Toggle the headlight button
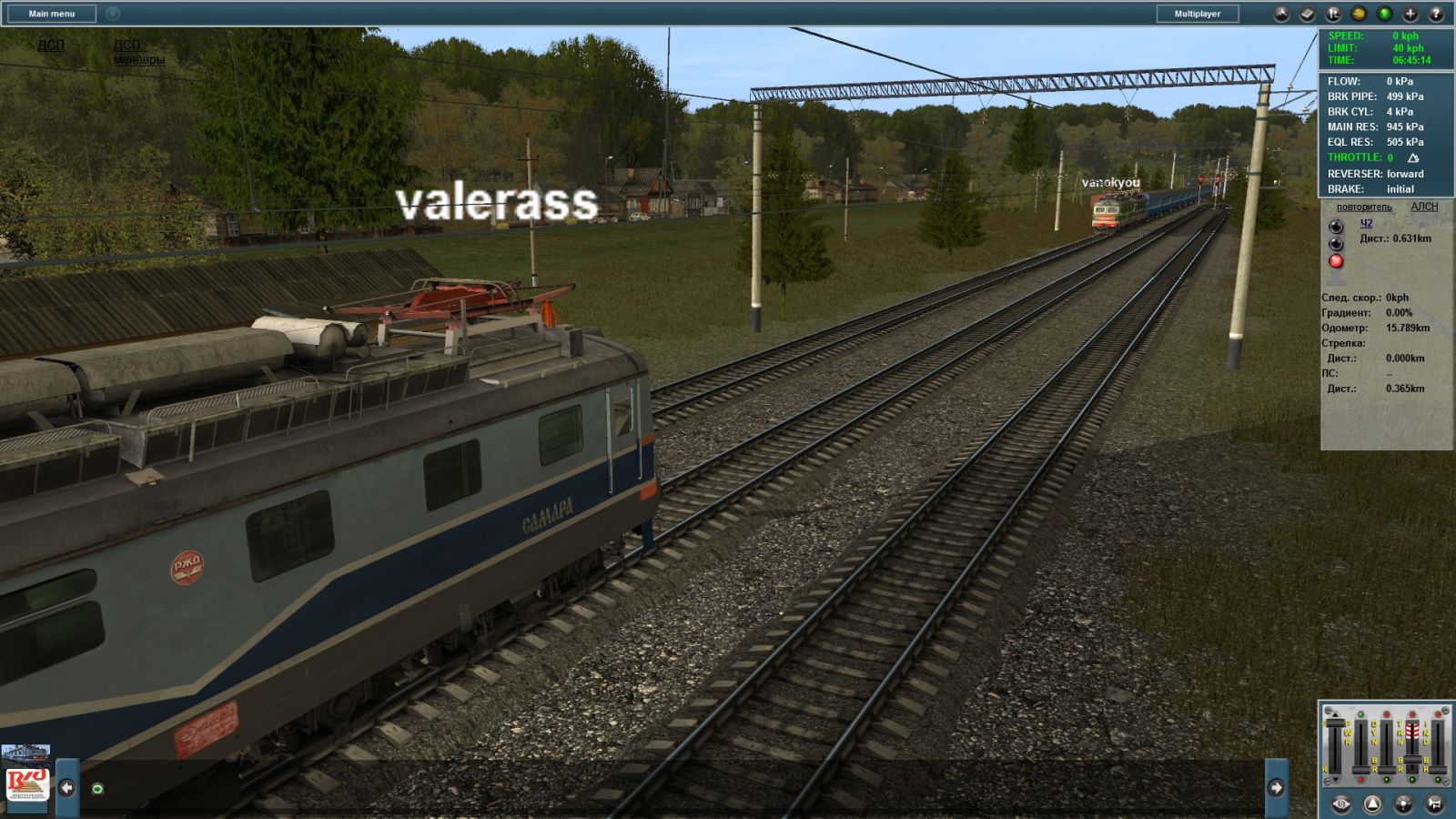Screen dimensions: 1456x819 point(1403,804)
